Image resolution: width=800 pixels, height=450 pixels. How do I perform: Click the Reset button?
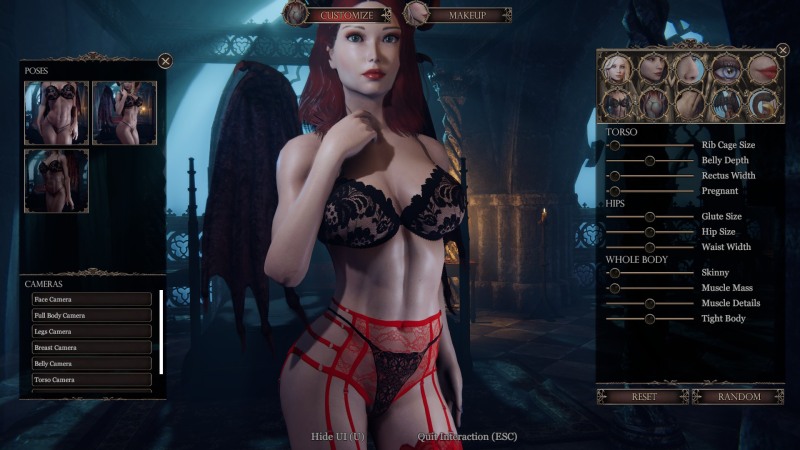click(x=643, y=396)
